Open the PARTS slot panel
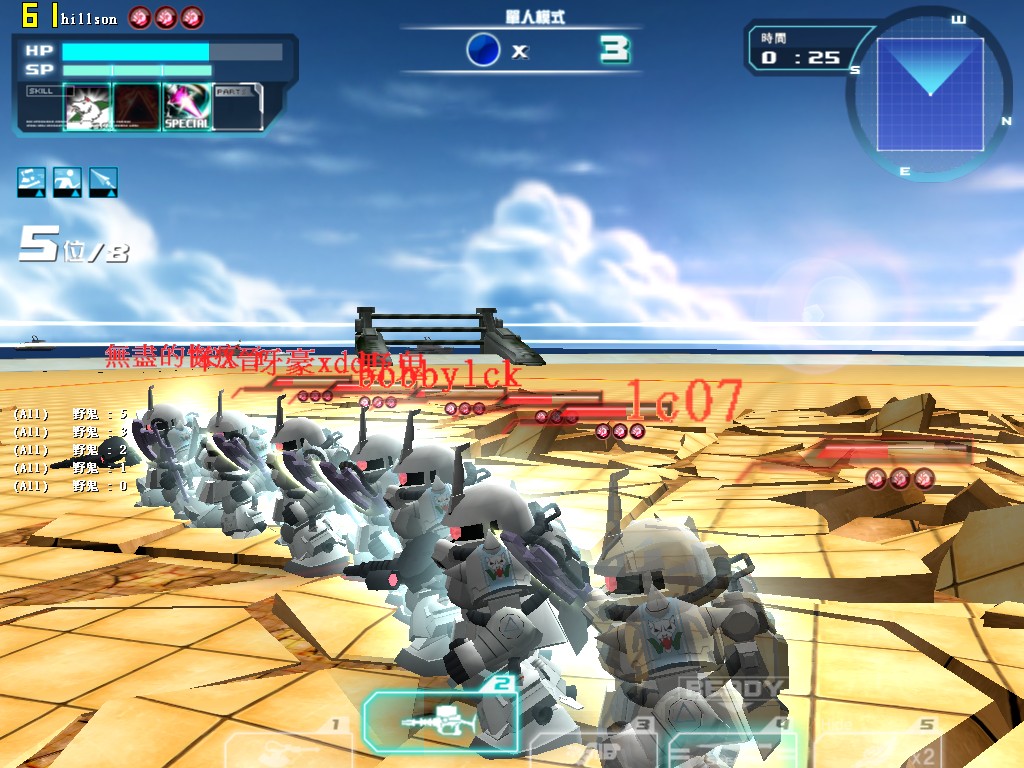The width and height of the screenshot is (1024, 768). [x=238, y=106]
